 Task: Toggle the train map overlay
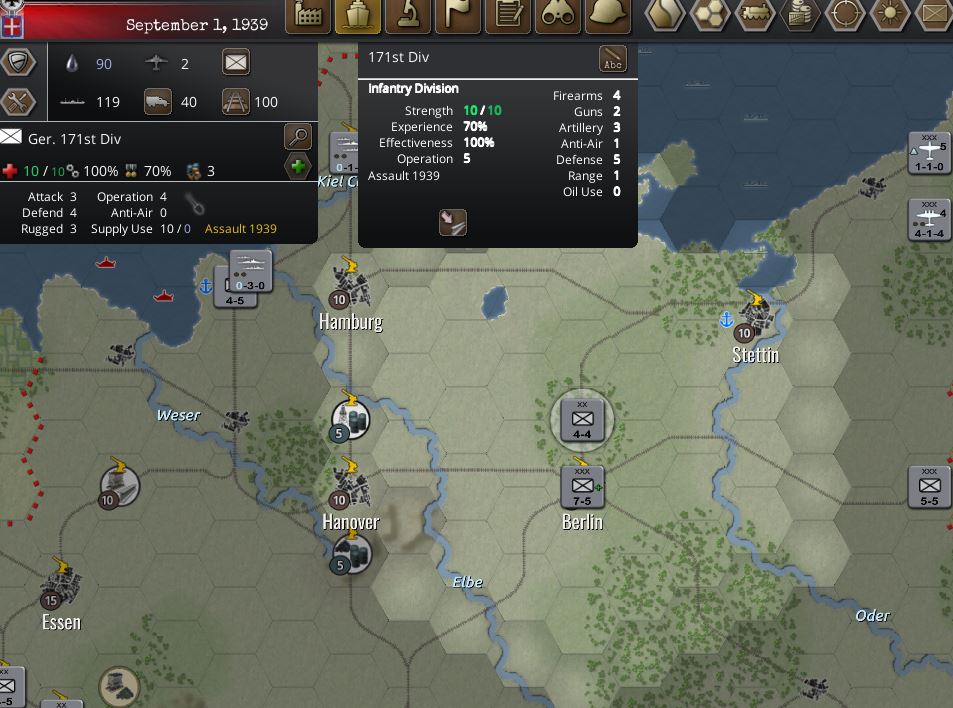(x=755, y=15)
